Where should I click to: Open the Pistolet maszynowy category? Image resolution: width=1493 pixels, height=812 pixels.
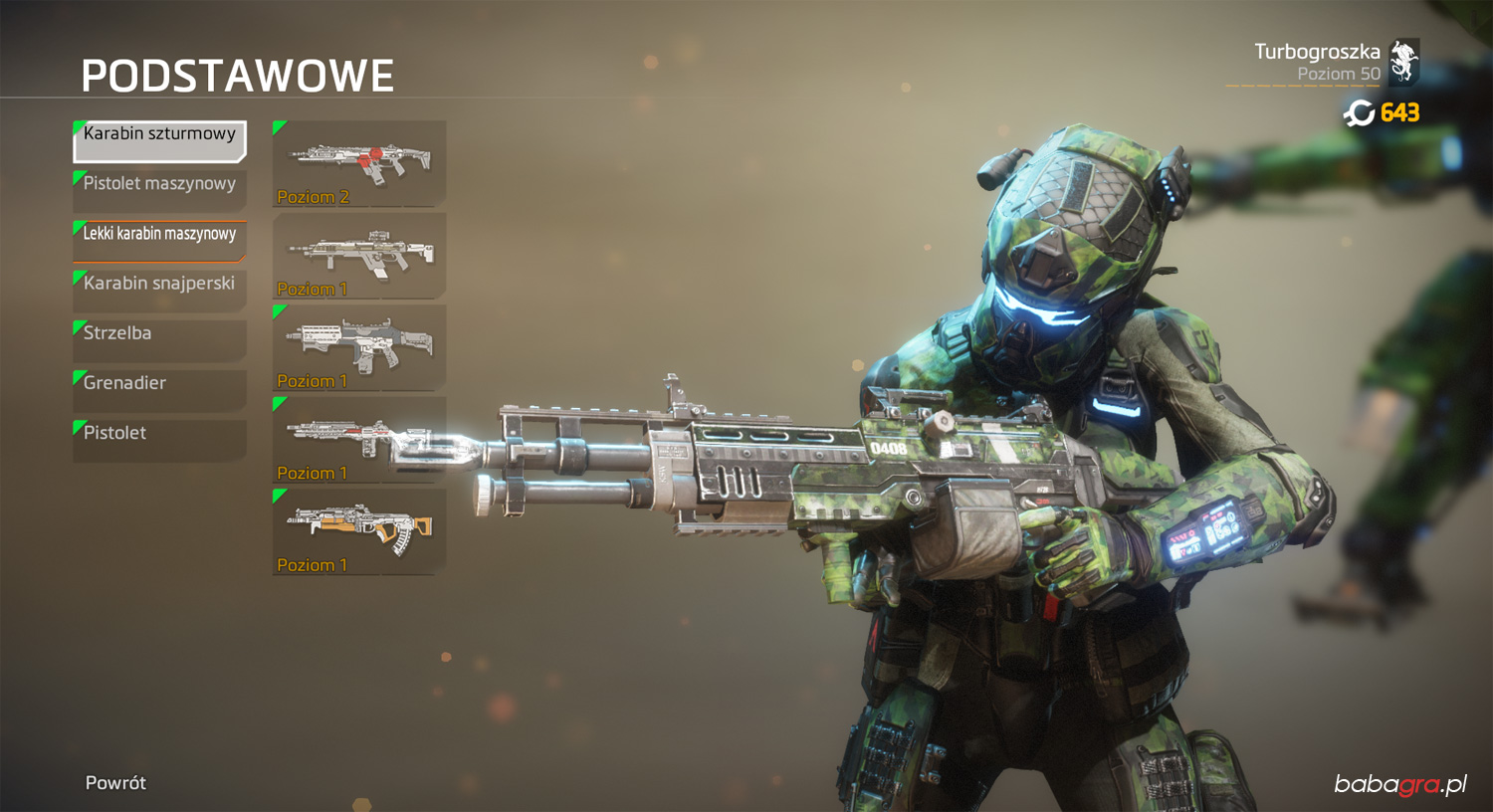point(159,190)
